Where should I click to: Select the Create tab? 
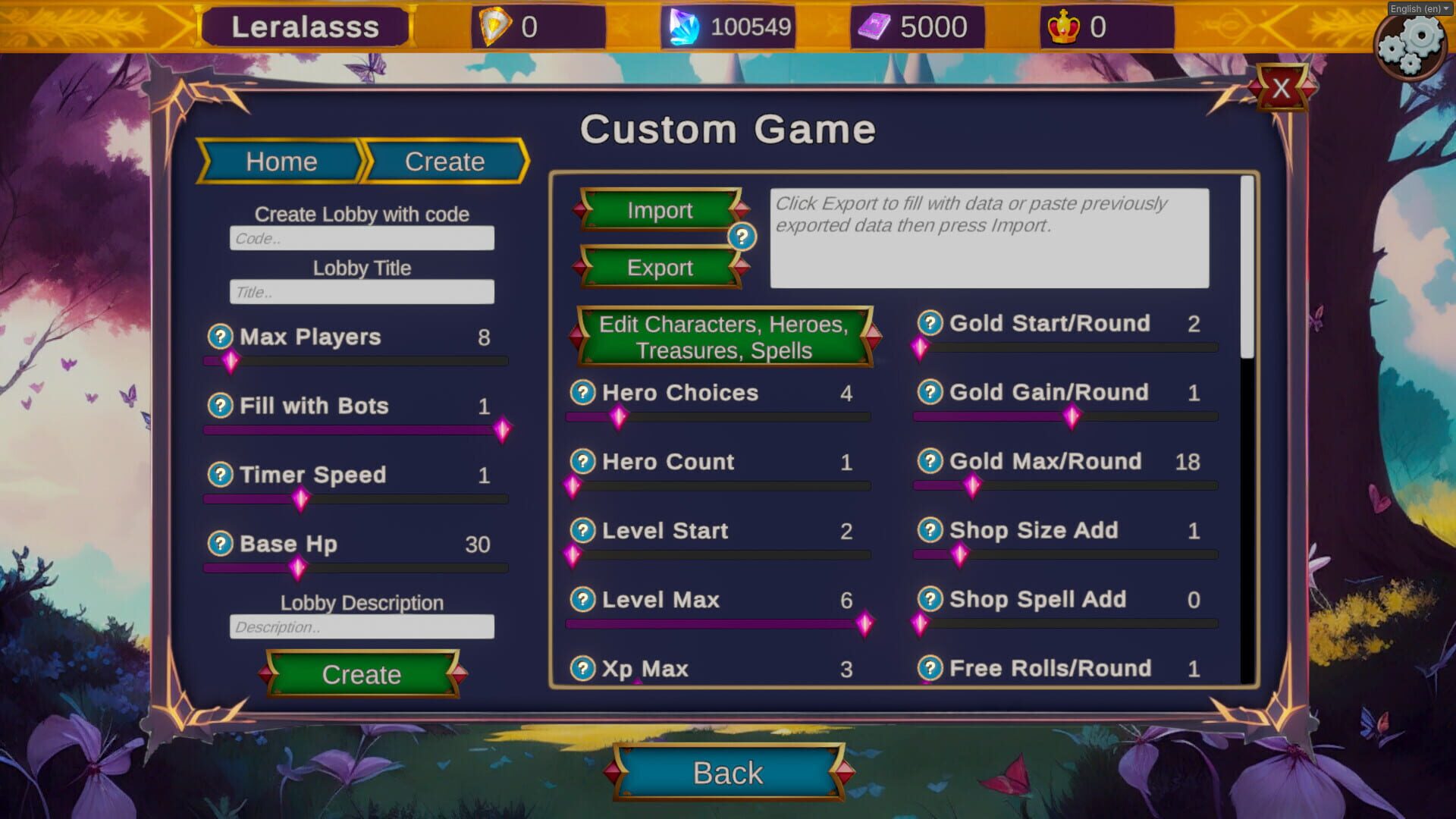click(444, 162)
